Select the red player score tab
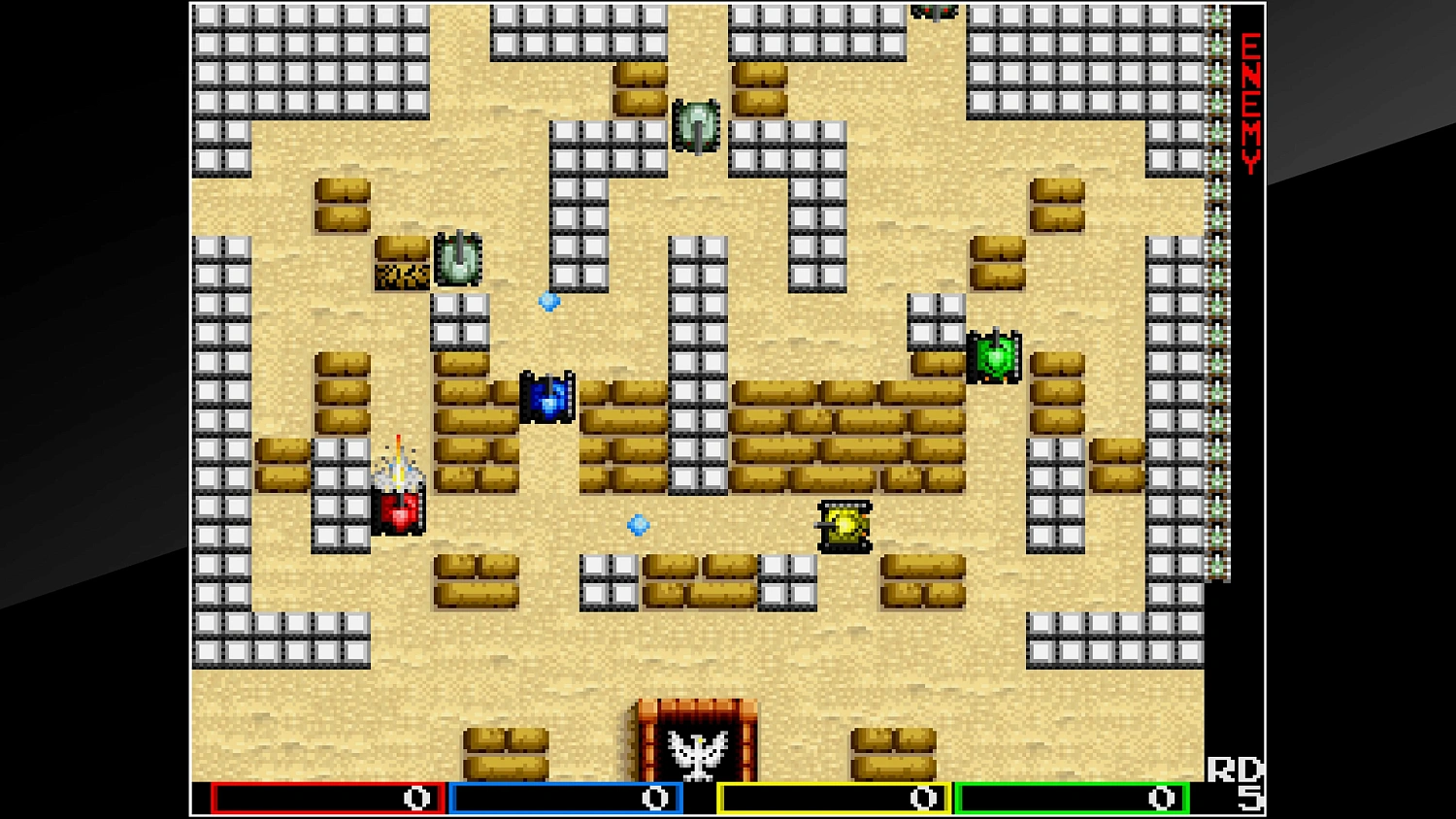The height and width of the screenshot is (819, 1456). coord(326,797)
